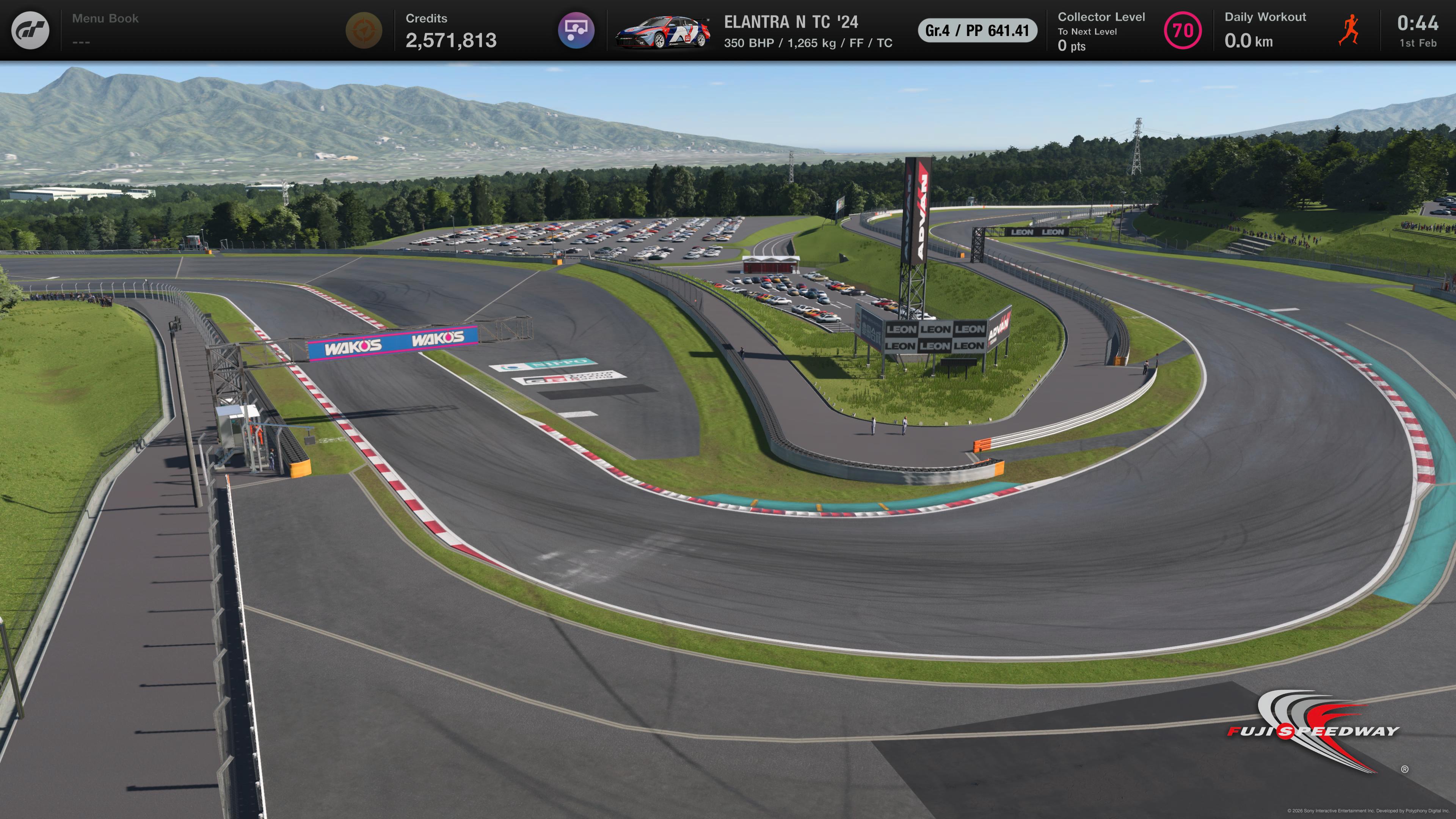Open the purple multiplayer icon
1456x819 pixels.
point(576,30)
